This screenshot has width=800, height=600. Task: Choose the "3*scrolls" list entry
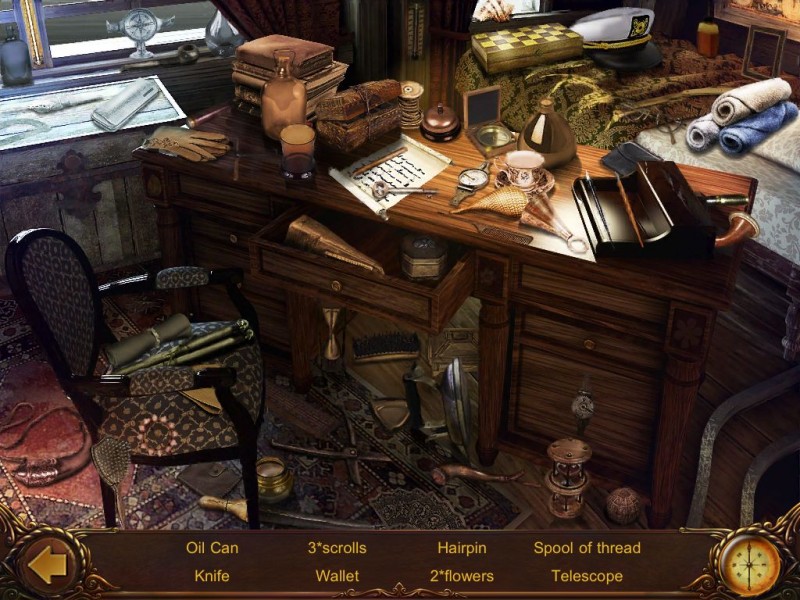coord(337,548)
